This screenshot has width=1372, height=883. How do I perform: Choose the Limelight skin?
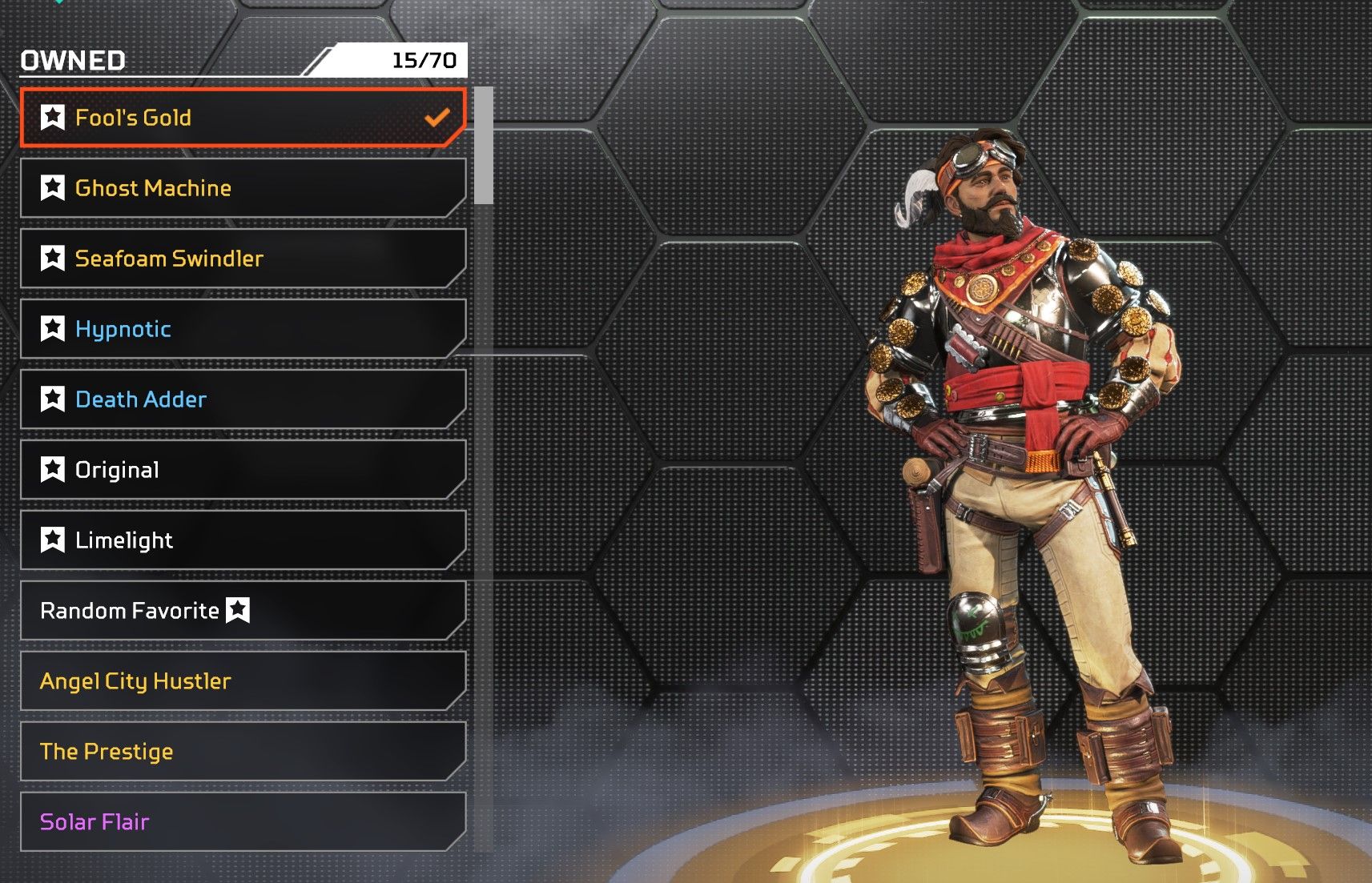tap(240, 540)
